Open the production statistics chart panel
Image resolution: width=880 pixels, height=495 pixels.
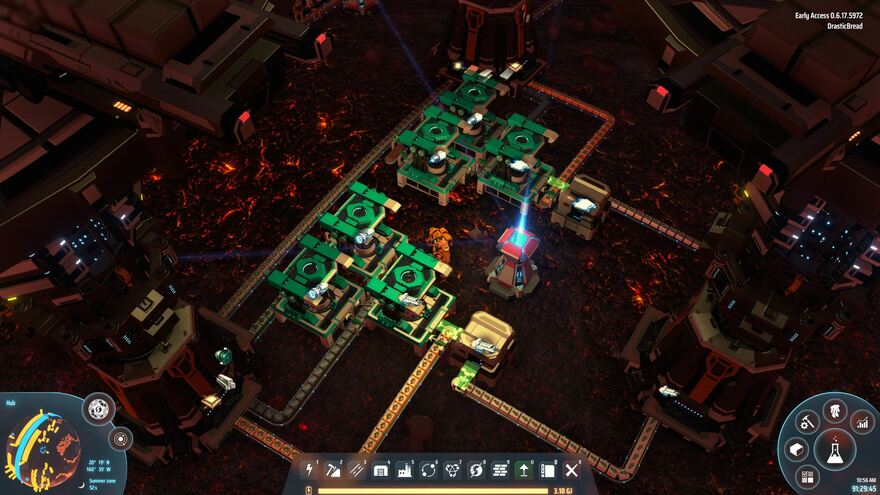[x=862, y=421]
